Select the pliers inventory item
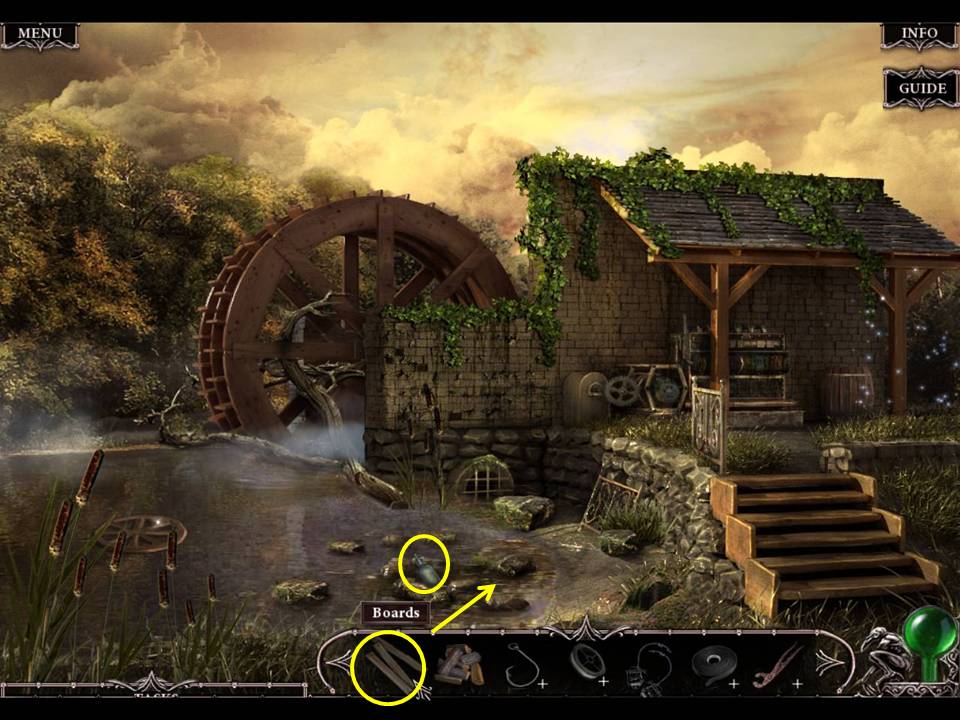 775,664
